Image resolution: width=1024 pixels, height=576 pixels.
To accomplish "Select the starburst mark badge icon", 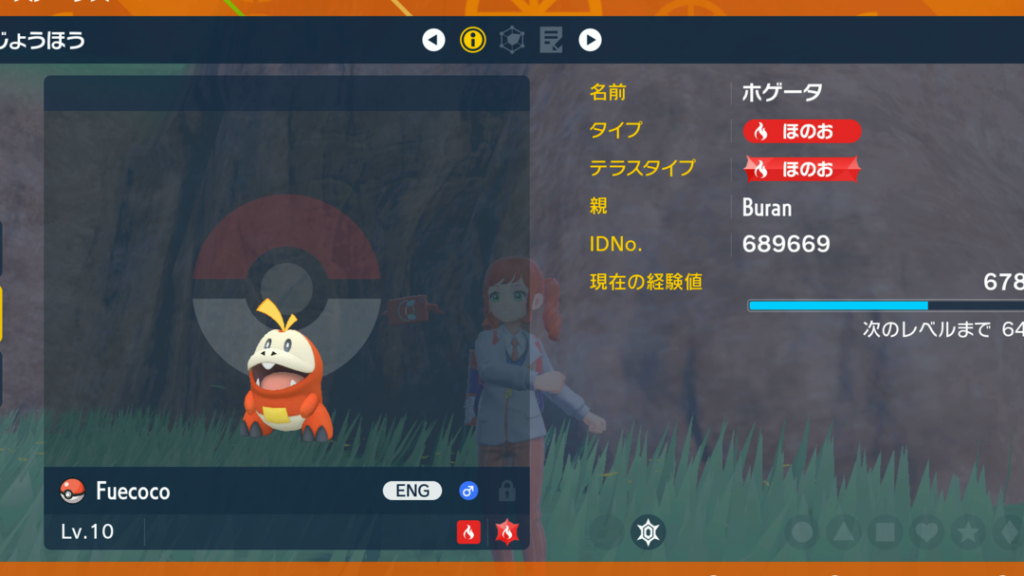I will [x=648, y=532].
